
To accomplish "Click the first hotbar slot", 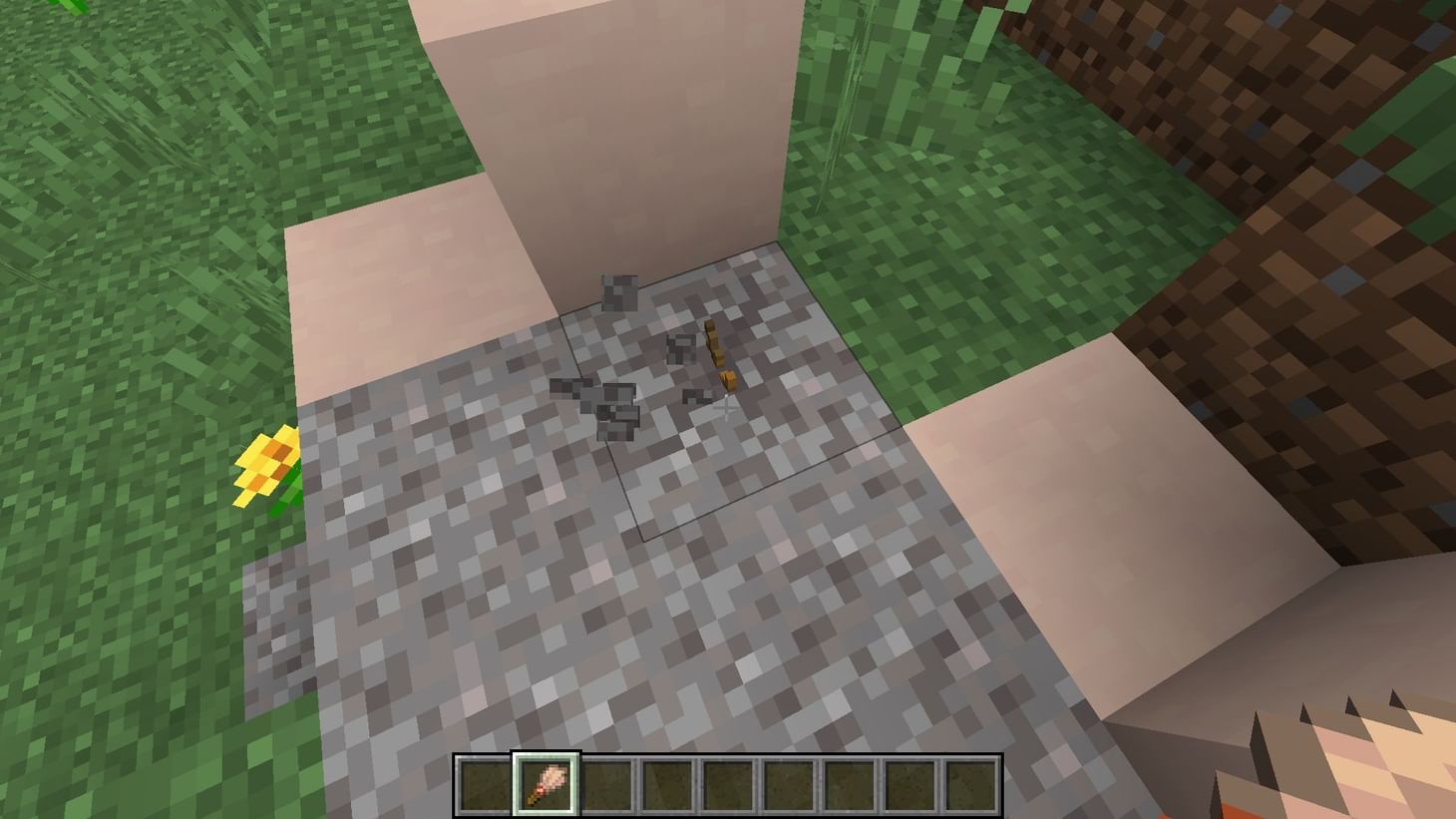I will point(487,783).
